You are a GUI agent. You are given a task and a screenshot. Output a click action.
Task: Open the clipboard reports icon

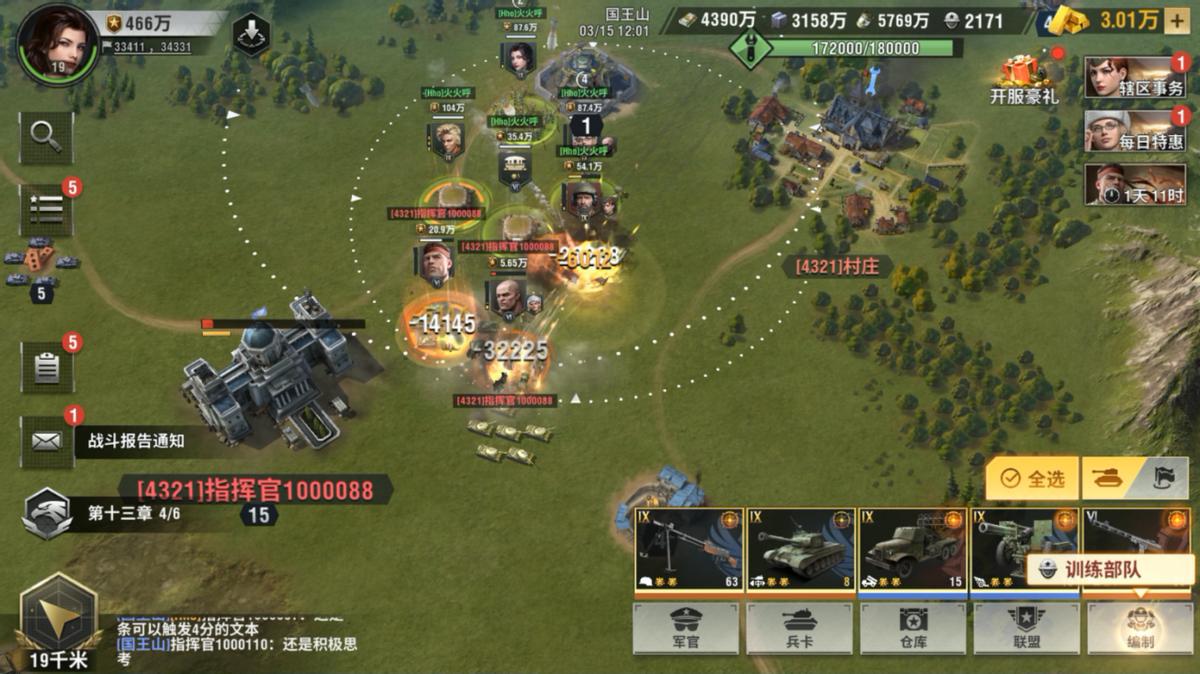point(46,367)
